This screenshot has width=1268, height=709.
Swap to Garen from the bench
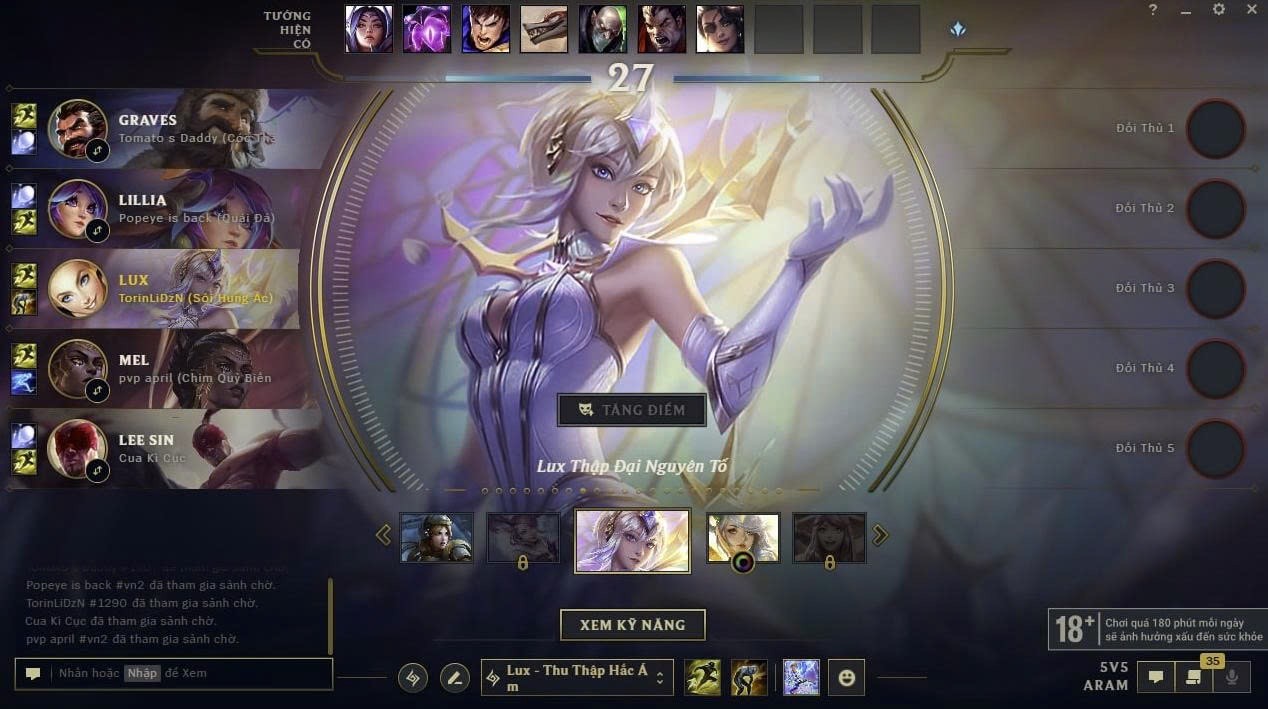tap(486, 29)
